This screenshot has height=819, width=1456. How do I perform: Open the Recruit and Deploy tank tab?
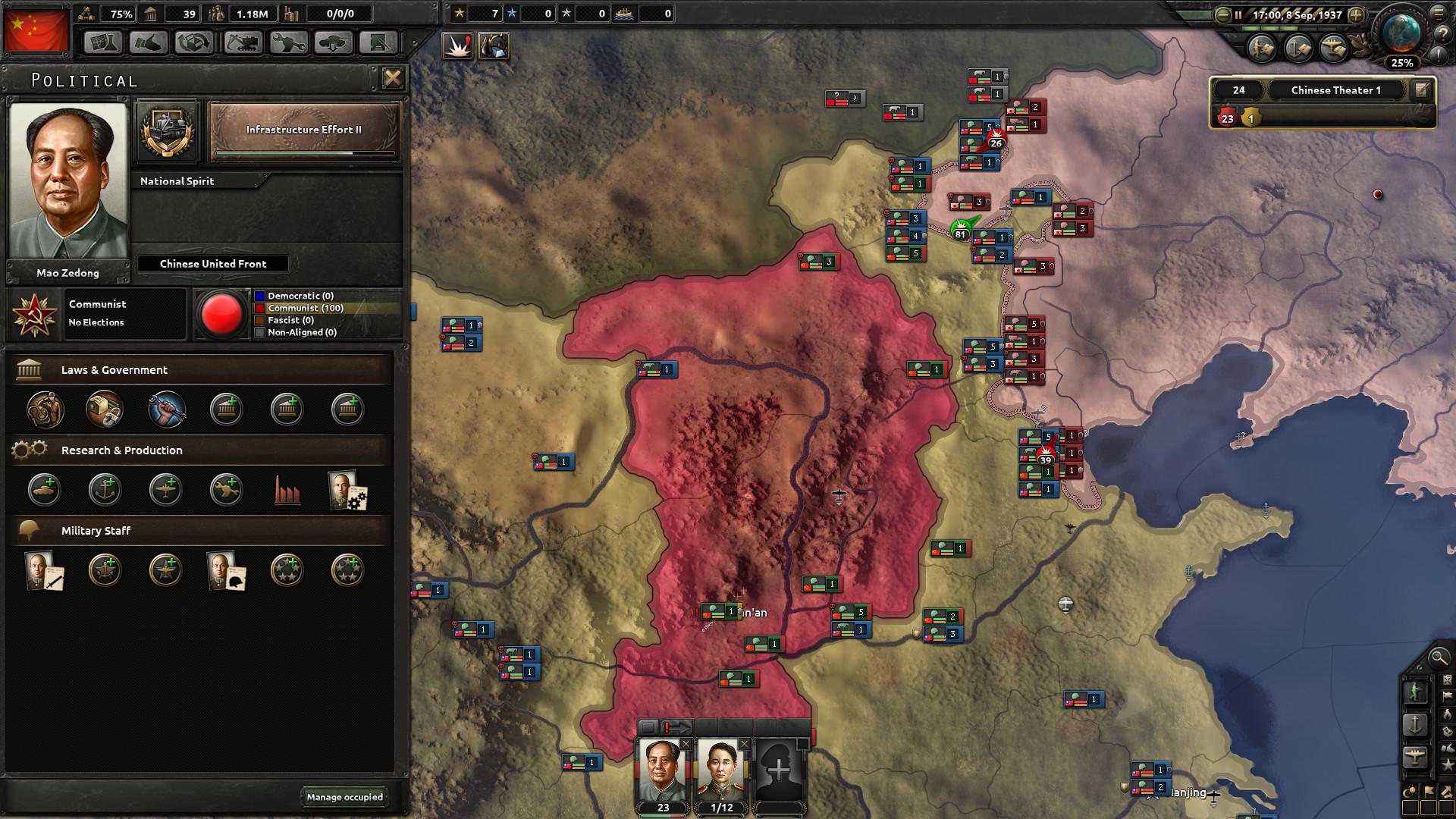point(333,42)
